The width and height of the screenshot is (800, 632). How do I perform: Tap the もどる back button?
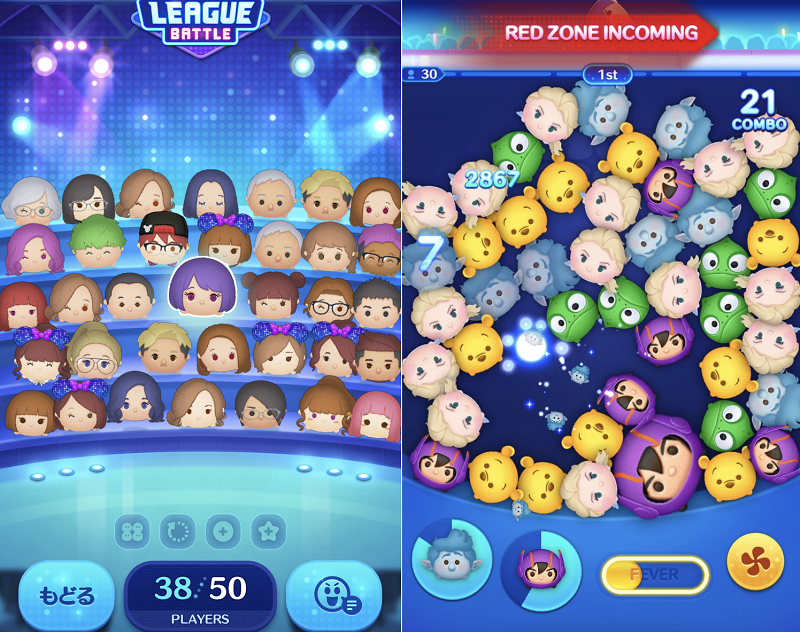click(x=66, y=596)
